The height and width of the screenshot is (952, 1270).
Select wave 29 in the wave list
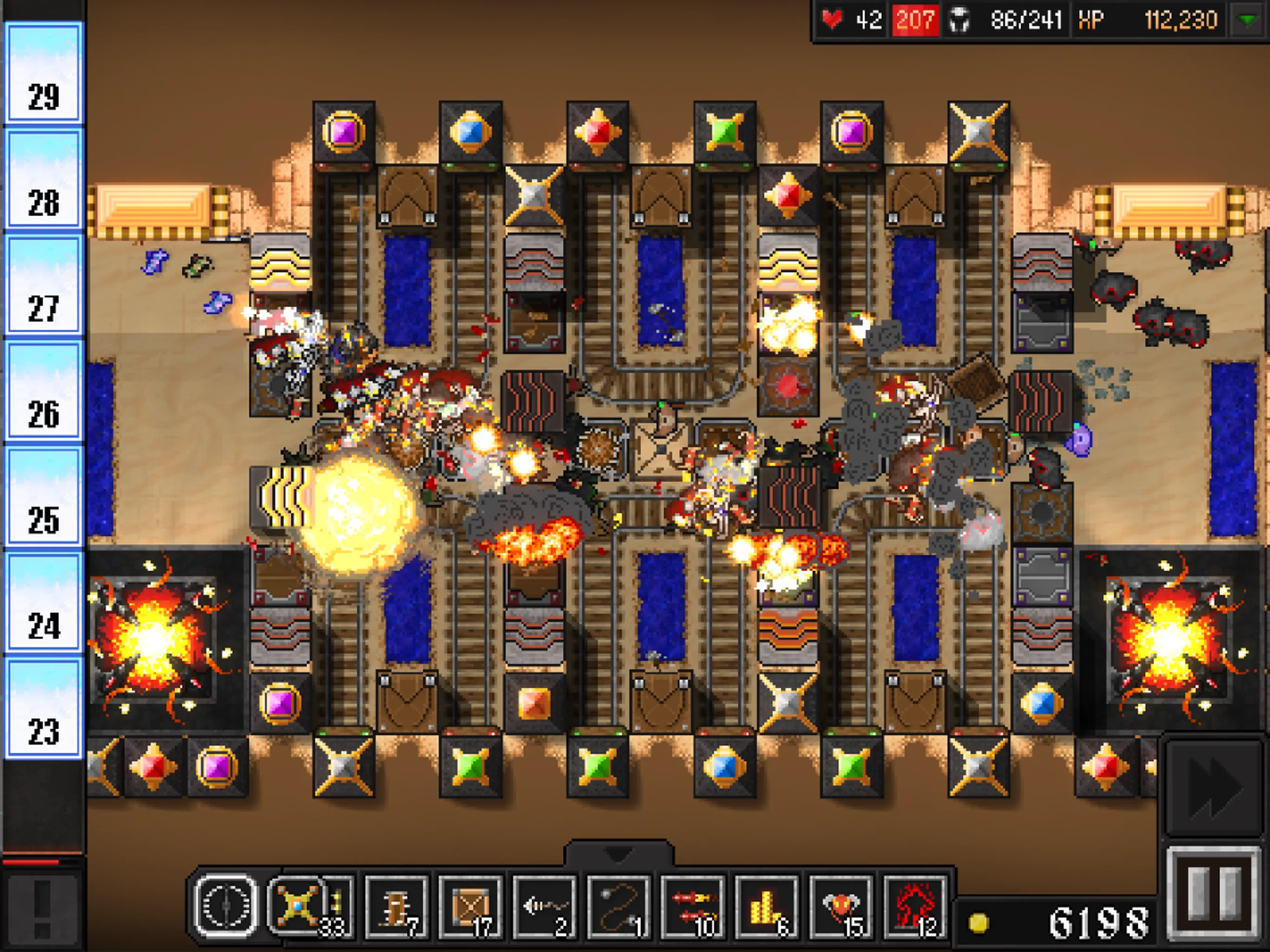(x=44, y=73)
